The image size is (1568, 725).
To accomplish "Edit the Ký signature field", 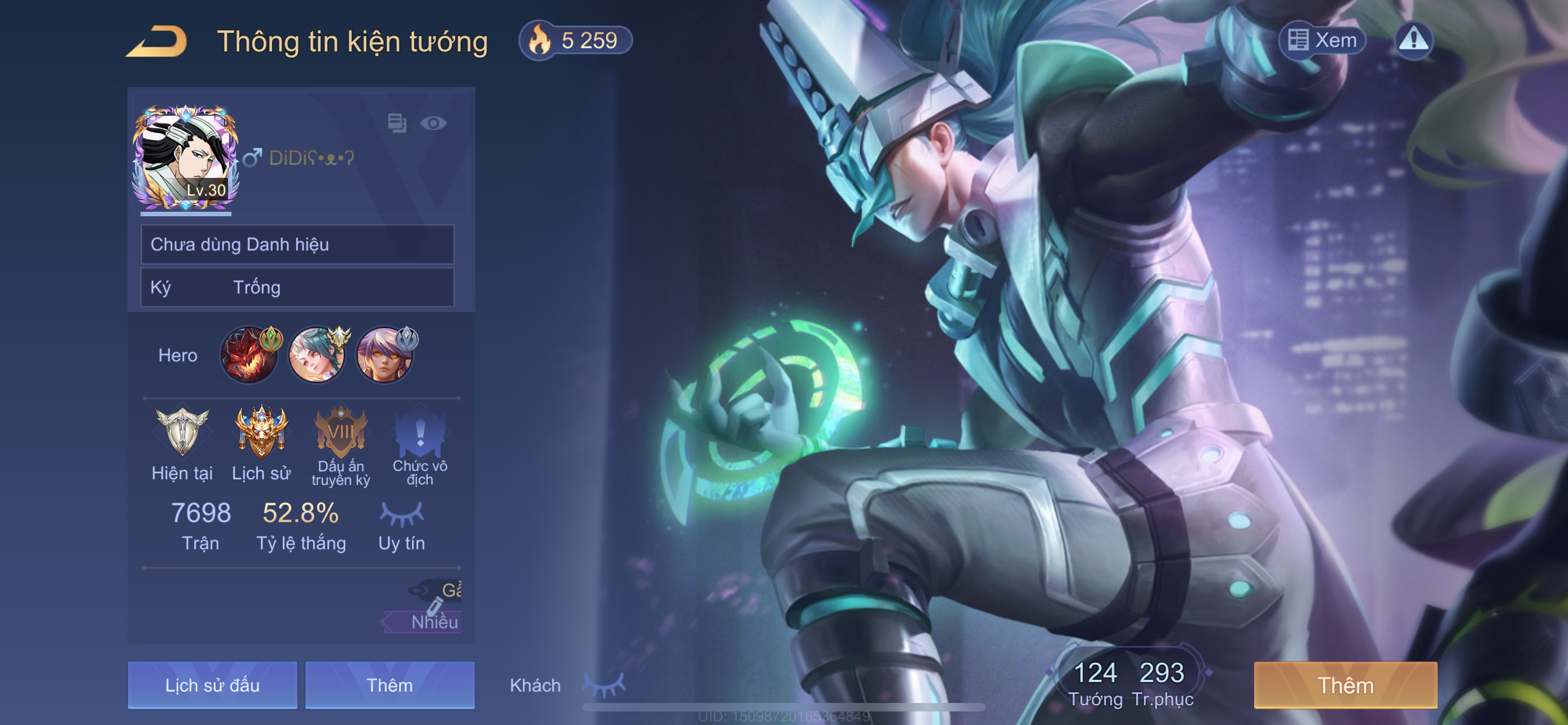I will click(x=297, y=287).
